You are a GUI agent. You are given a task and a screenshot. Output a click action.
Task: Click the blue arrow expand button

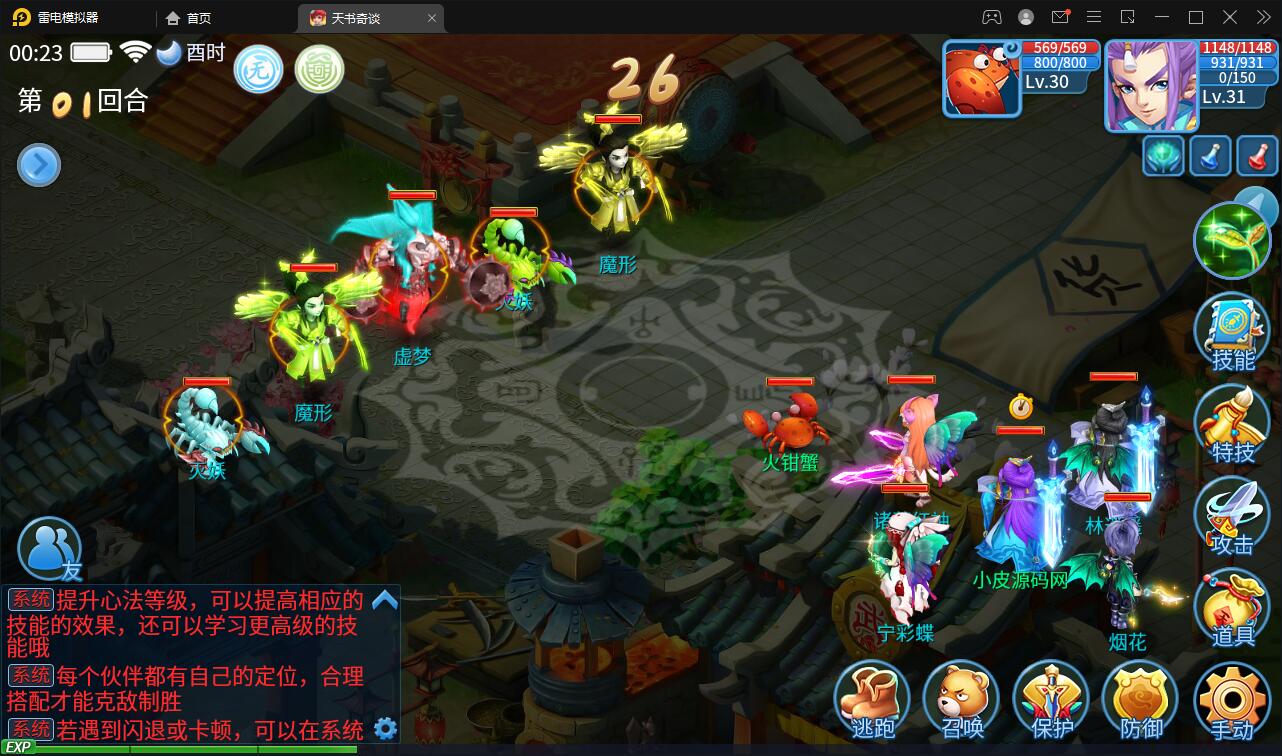pyautogui.click(x=39, y=166)
